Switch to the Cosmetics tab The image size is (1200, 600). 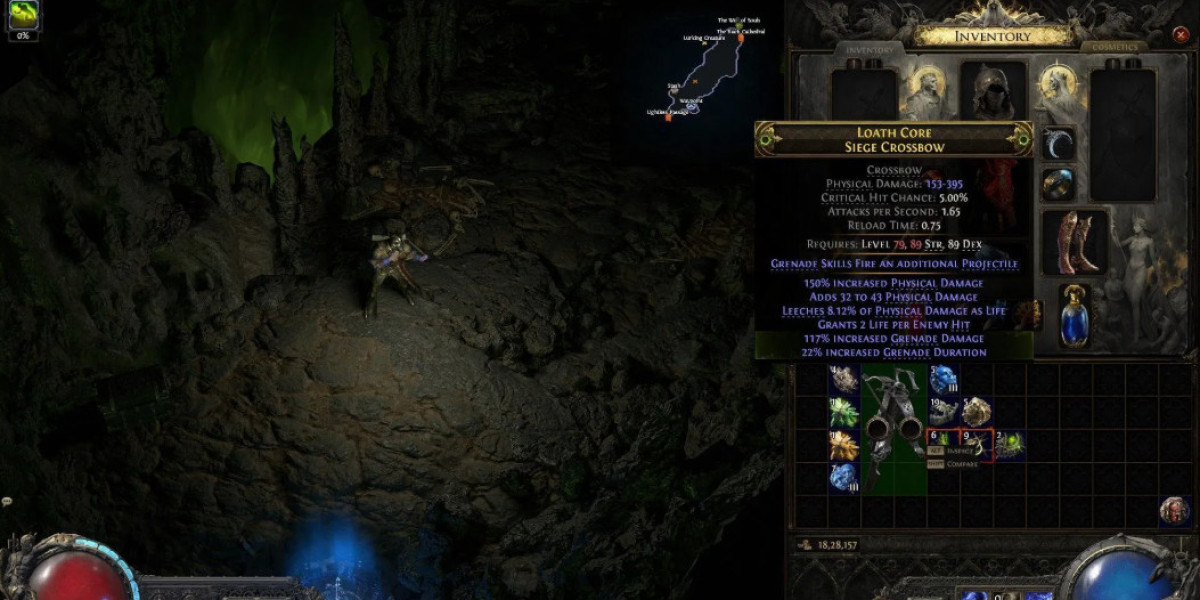[1115, 47]
